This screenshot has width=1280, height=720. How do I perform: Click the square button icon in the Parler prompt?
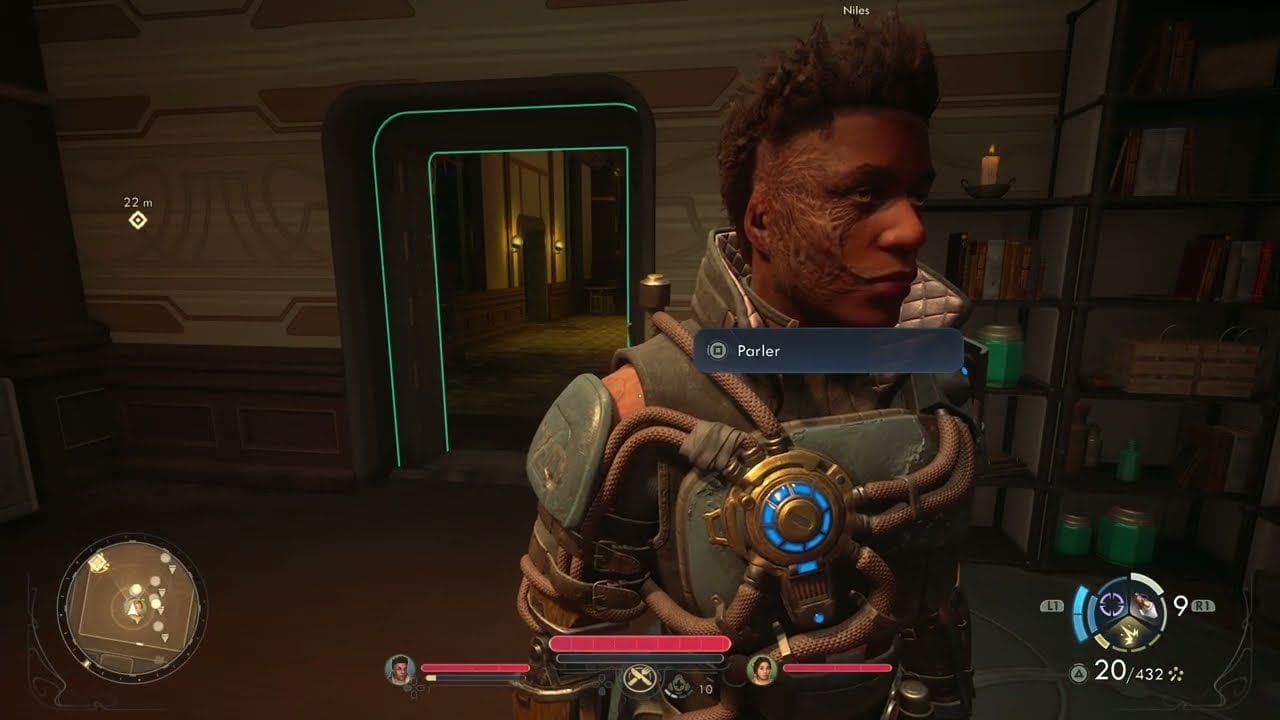[x=717, y=351]
